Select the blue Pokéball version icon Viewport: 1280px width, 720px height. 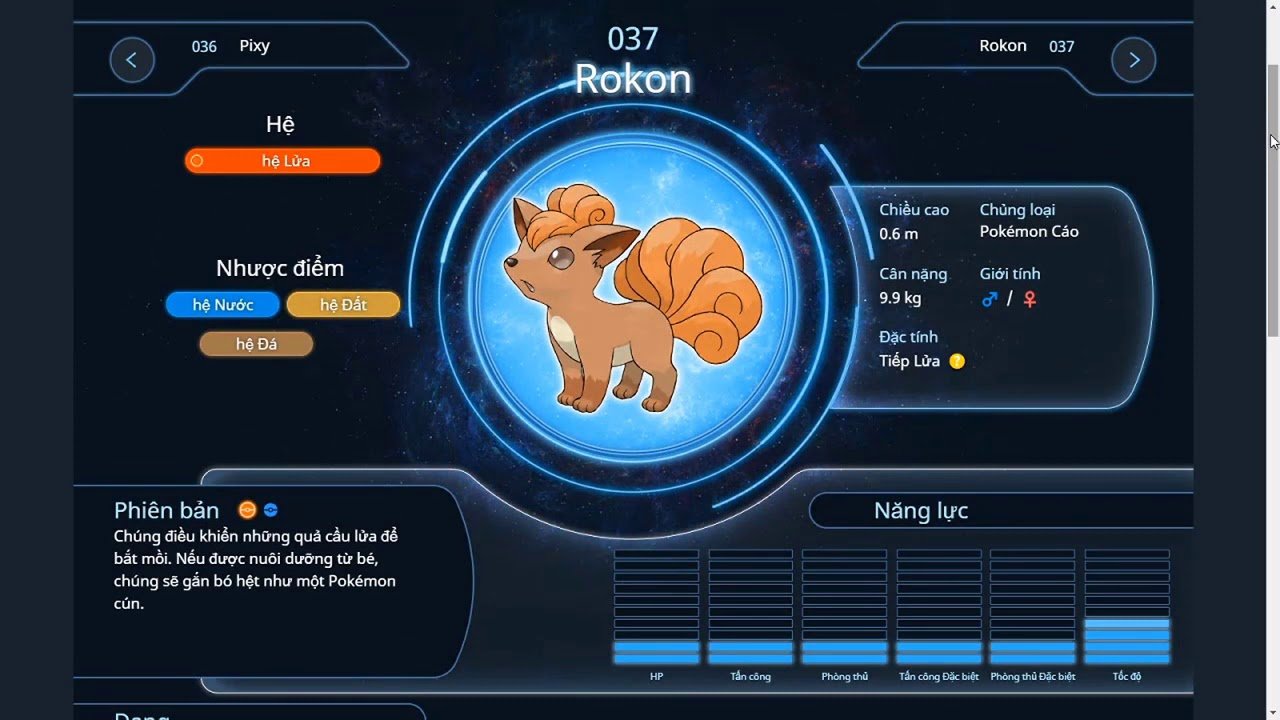pyautogui.click(x=271, y=510)
